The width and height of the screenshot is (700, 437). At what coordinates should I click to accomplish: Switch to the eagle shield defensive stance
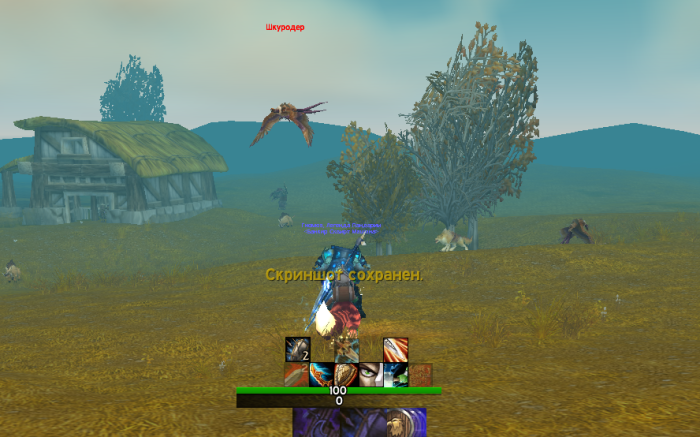[x=405, y=423]
